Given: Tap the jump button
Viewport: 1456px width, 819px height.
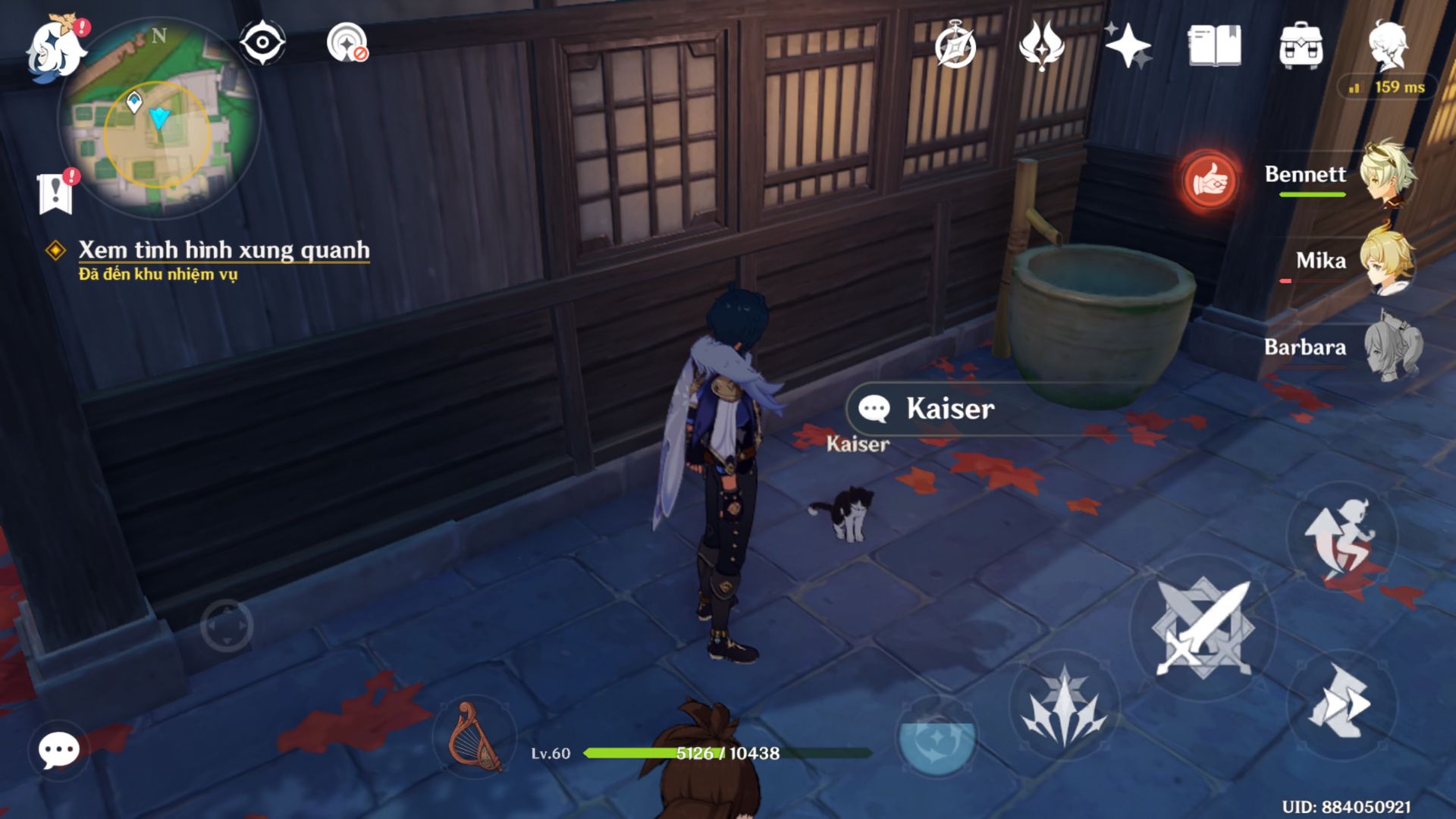Looking at the screenshot, I should click(1341, 536).
